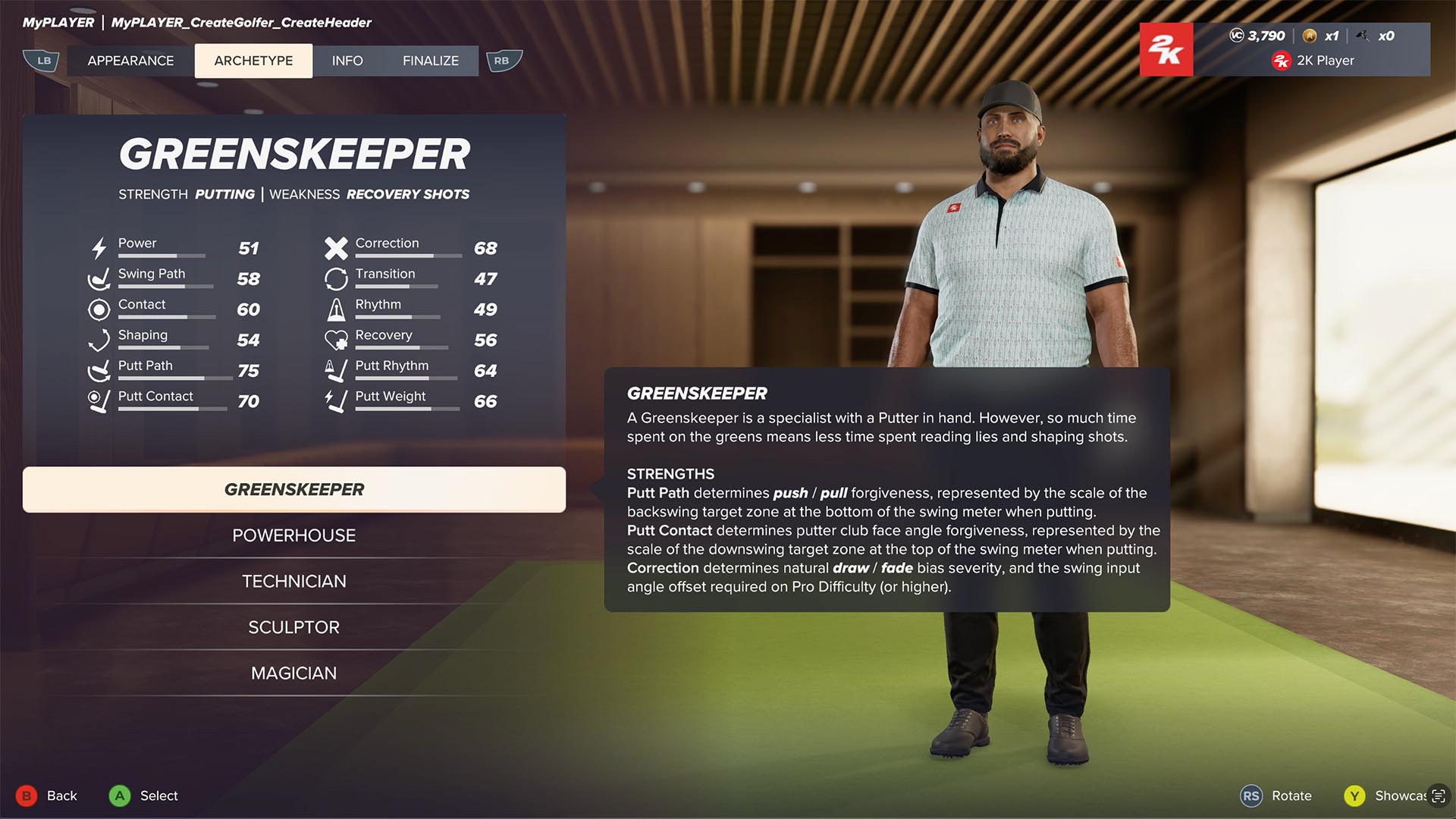Click the LB bumper shield icon
Viewport: 1456px width, 819px height.
42,60
